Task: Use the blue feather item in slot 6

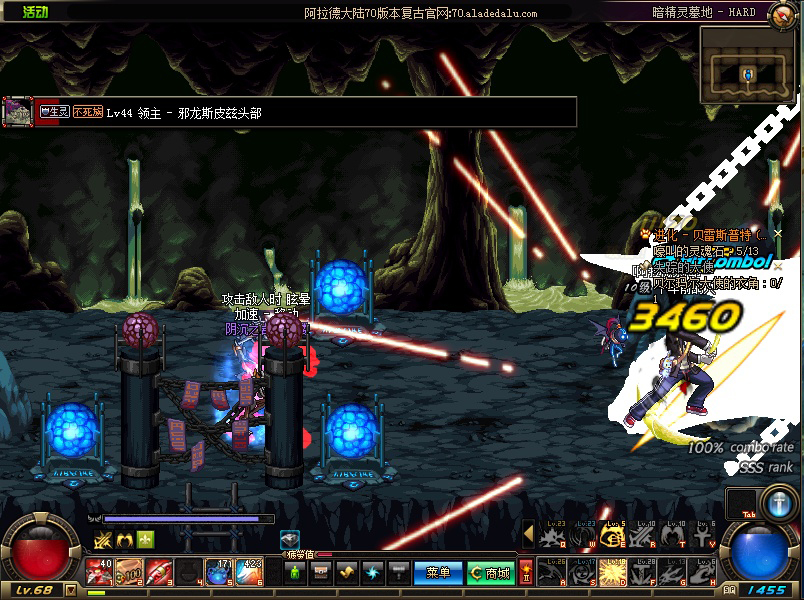Action: point(250,572)
